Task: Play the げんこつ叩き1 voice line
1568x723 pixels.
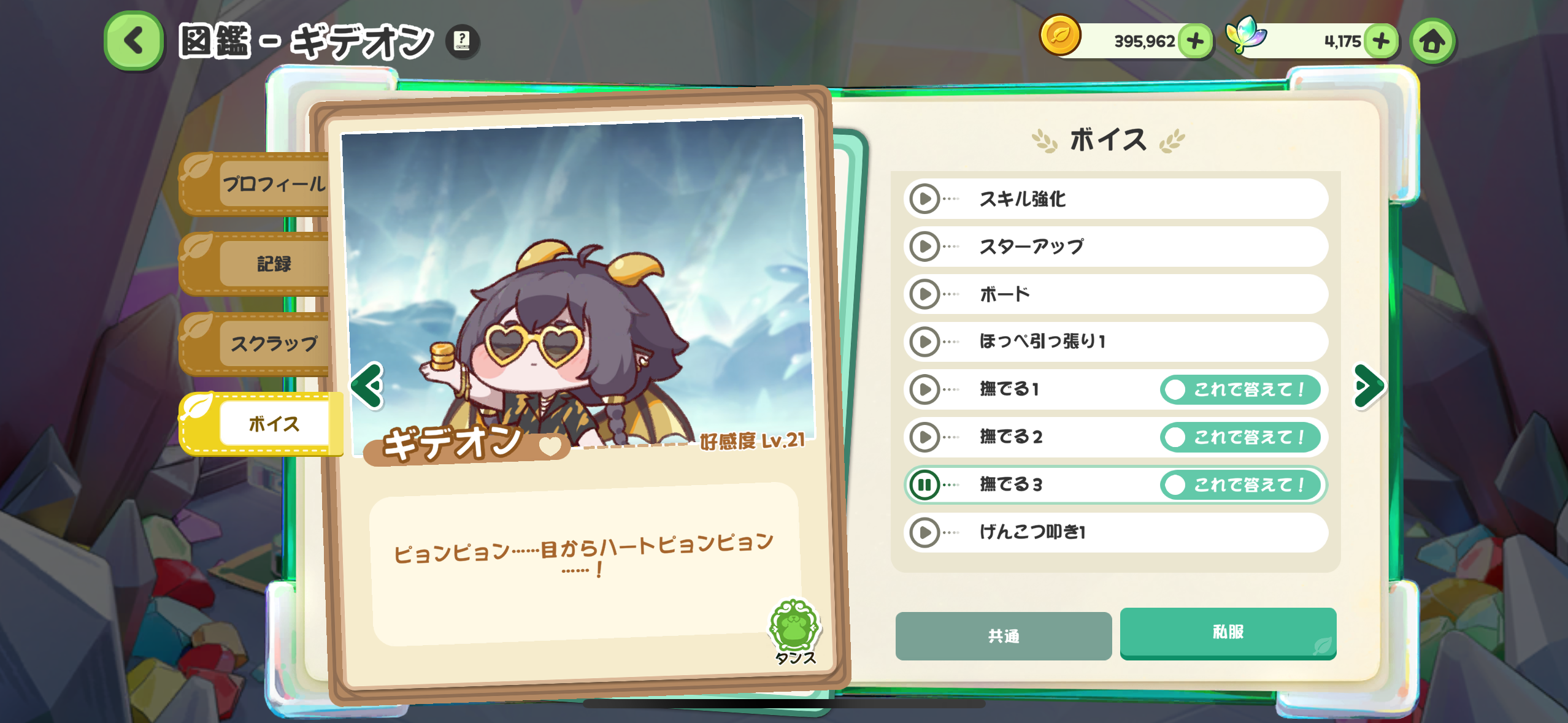Action: (924, 532)
